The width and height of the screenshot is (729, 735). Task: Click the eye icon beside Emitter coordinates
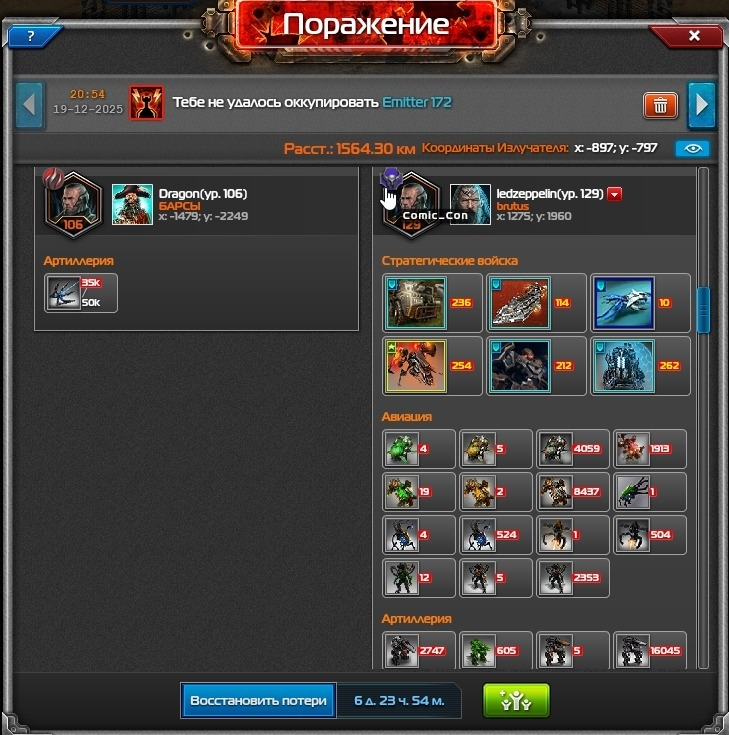(x=692, y=148)
